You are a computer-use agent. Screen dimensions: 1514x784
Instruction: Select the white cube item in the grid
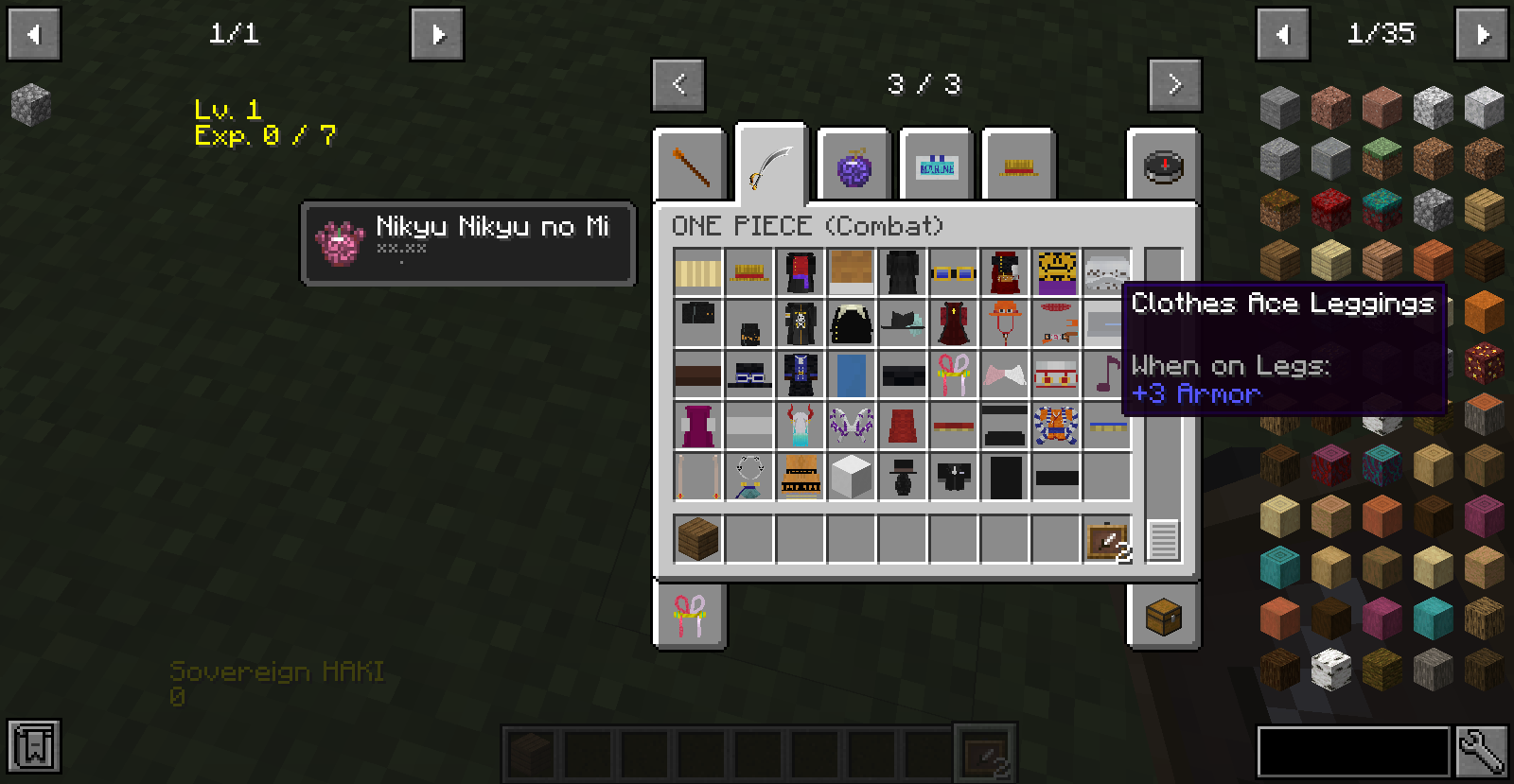click(x=853, y=476)
